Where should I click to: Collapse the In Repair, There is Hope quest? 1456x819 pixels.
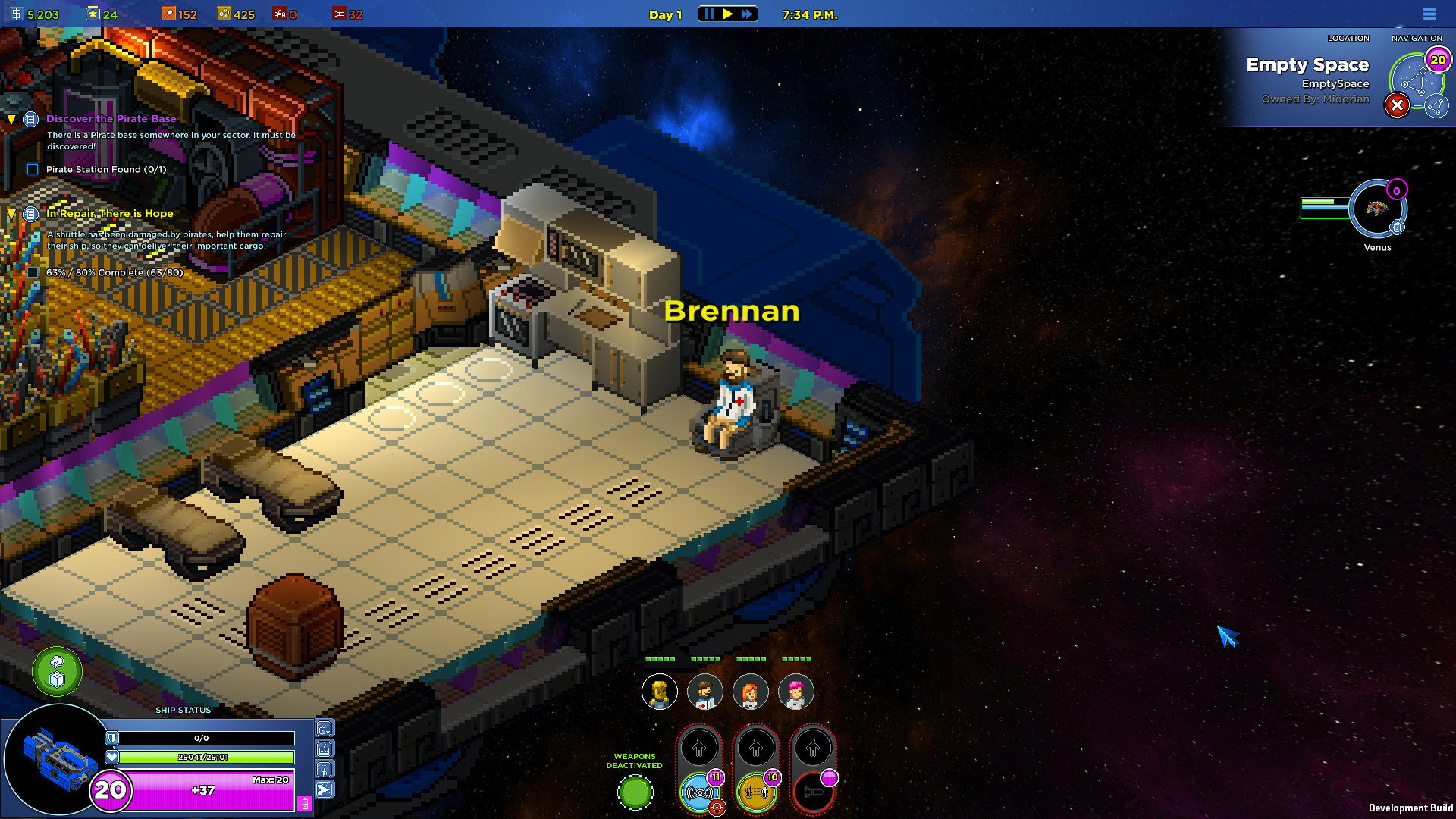coord(11,214)
